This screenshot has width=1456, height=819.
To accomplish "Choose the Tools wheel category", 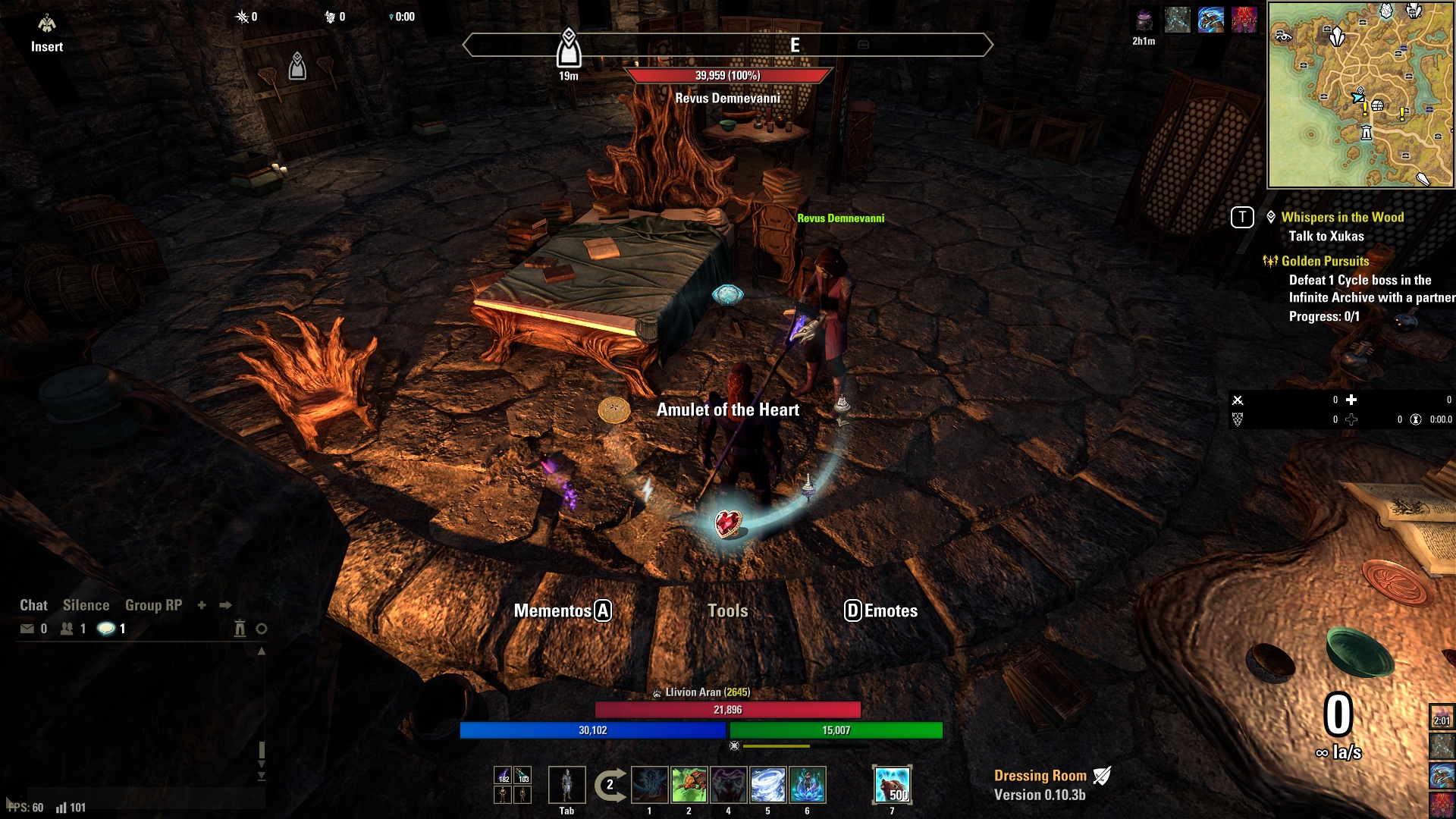I will click(727, 610).
